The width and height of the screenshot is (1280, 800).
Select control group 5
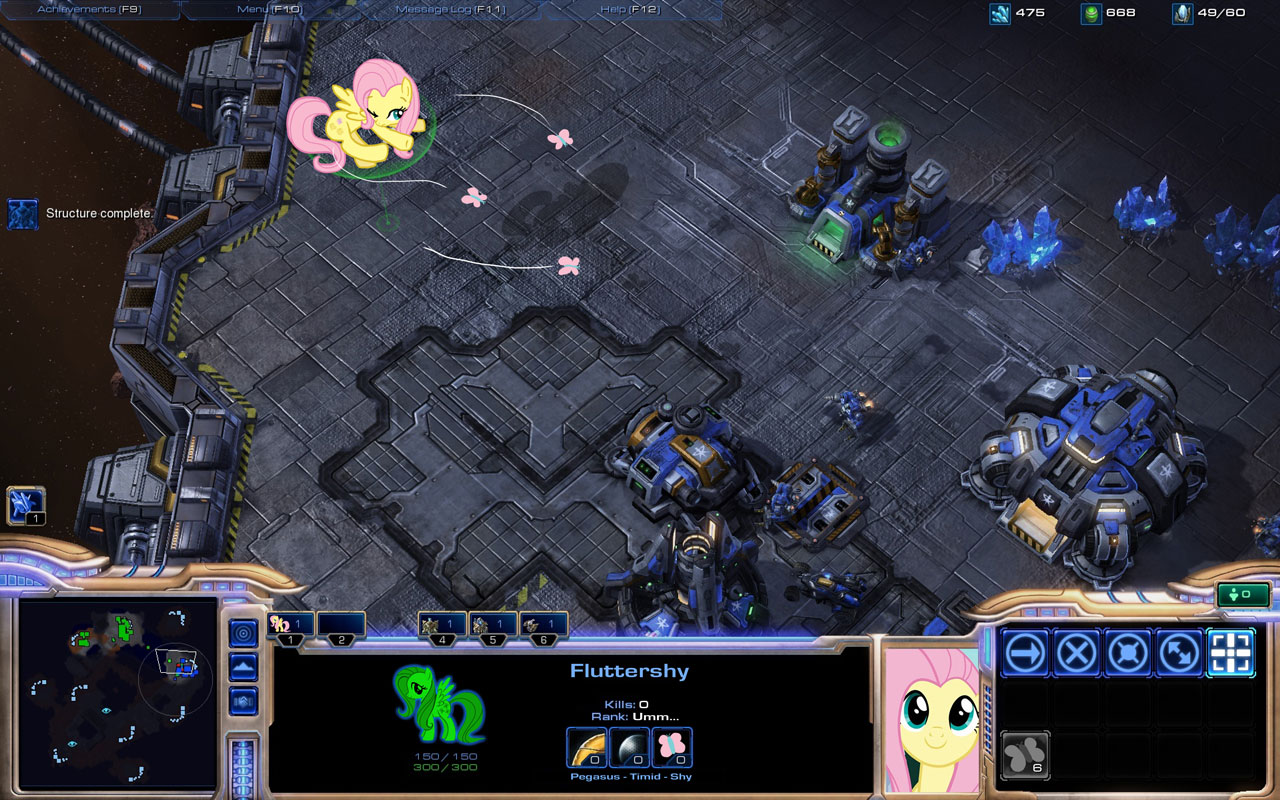(493, 626)
